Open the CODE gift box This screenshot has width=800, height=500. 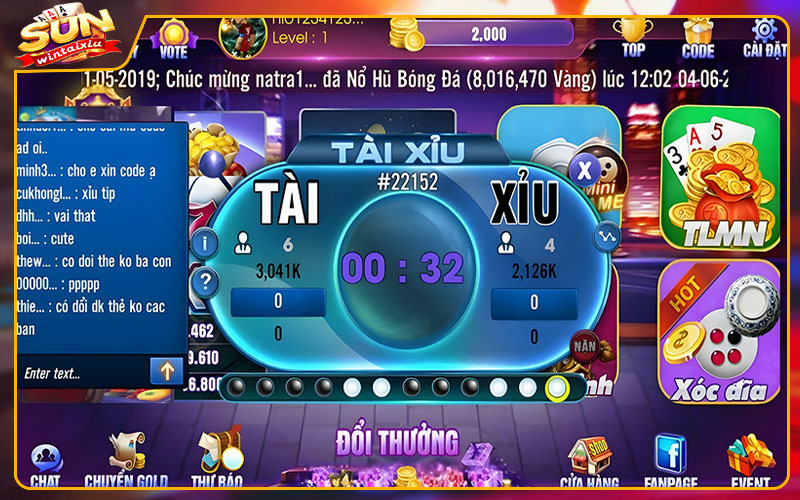pos(698,35)
